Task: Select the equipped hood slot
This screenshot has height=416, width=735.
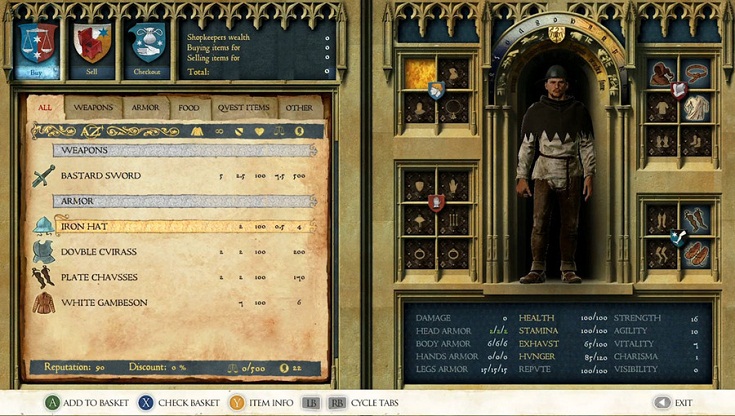Action: click(660, 74)
